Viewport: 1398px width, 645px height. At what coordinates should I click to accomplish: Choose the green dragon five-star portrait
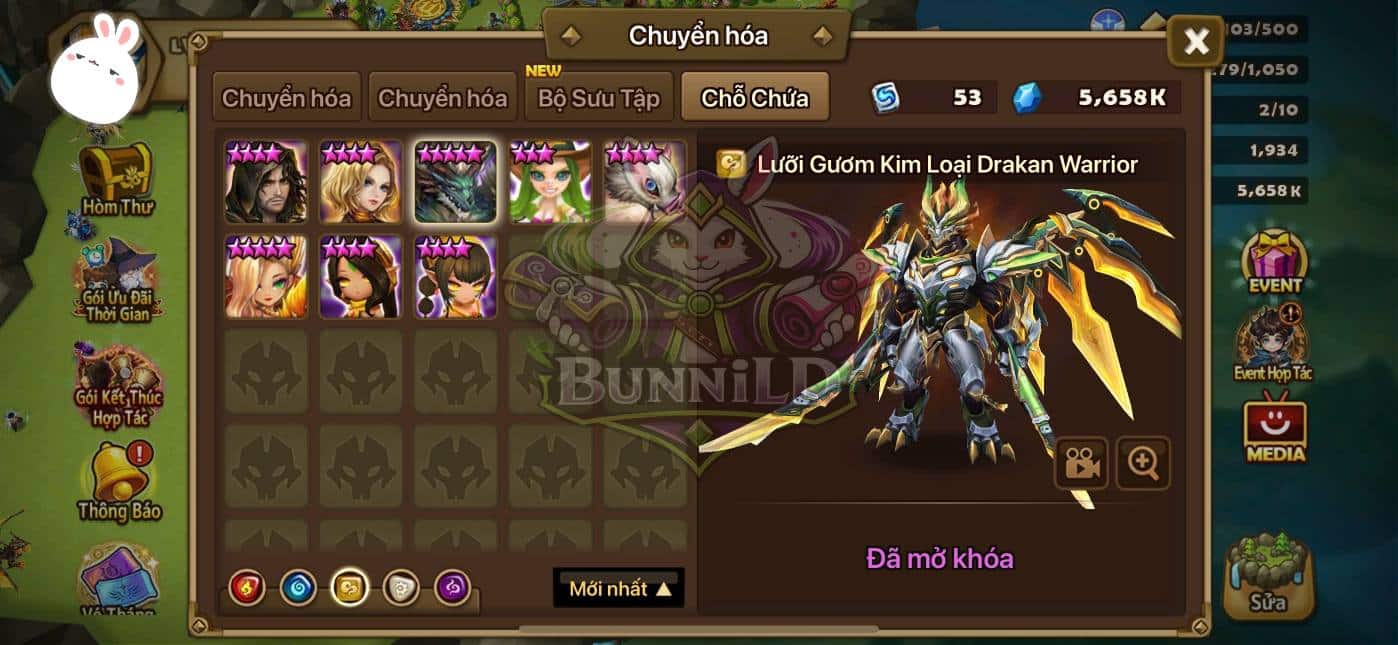[x=456, y=182]
